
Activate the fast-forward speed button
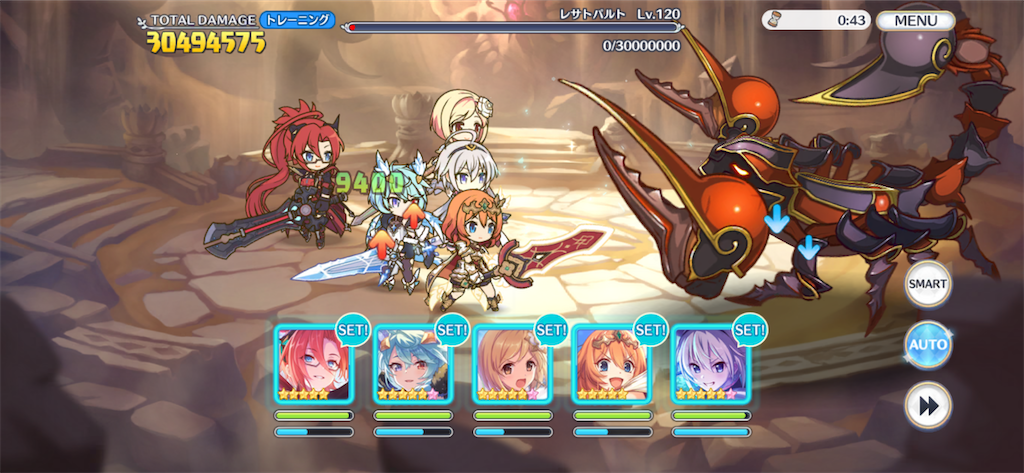pos(927,405)
